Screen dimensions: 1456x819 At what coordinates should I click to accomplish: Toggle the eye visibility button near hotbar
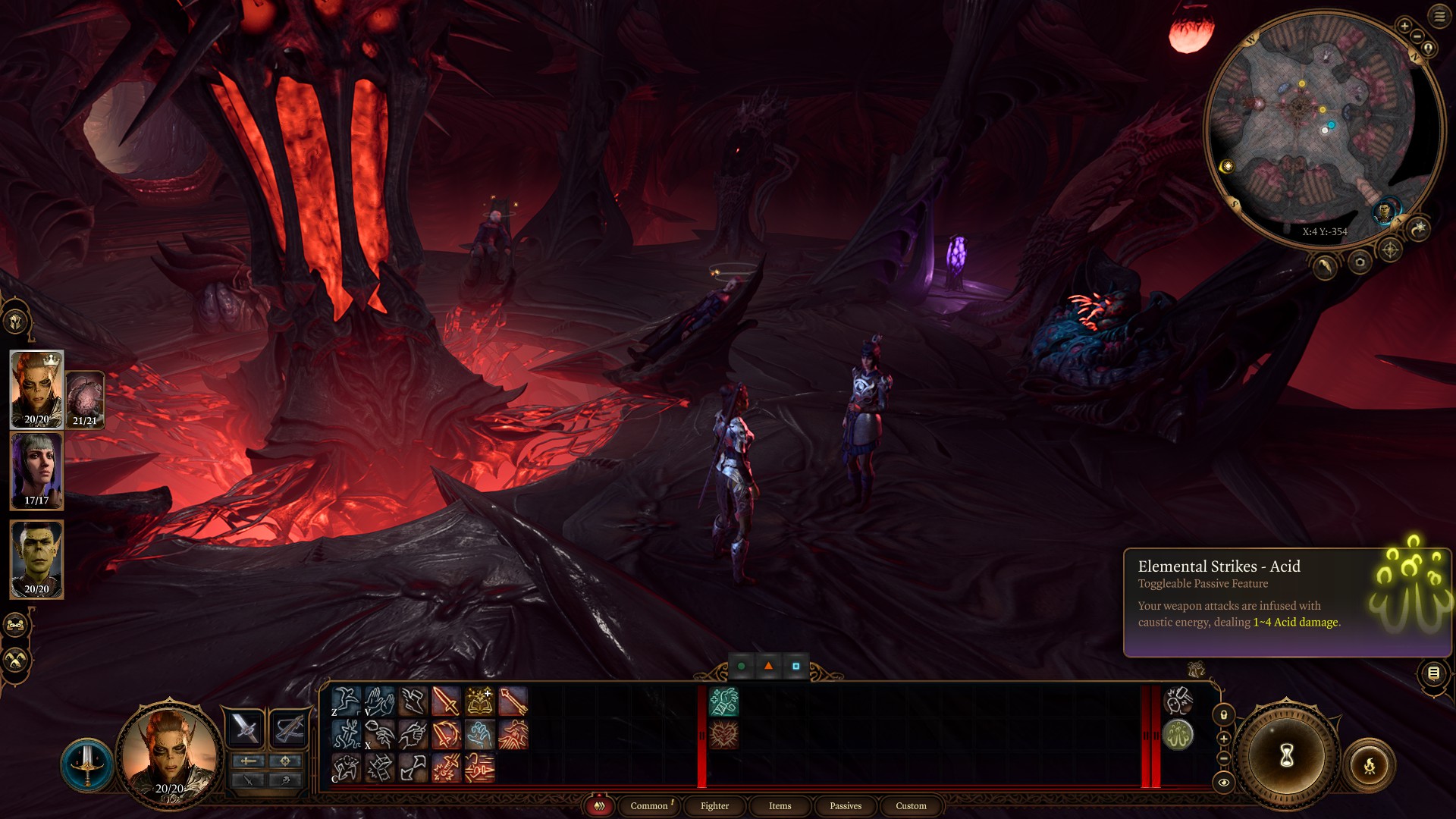pos(1223,783)
